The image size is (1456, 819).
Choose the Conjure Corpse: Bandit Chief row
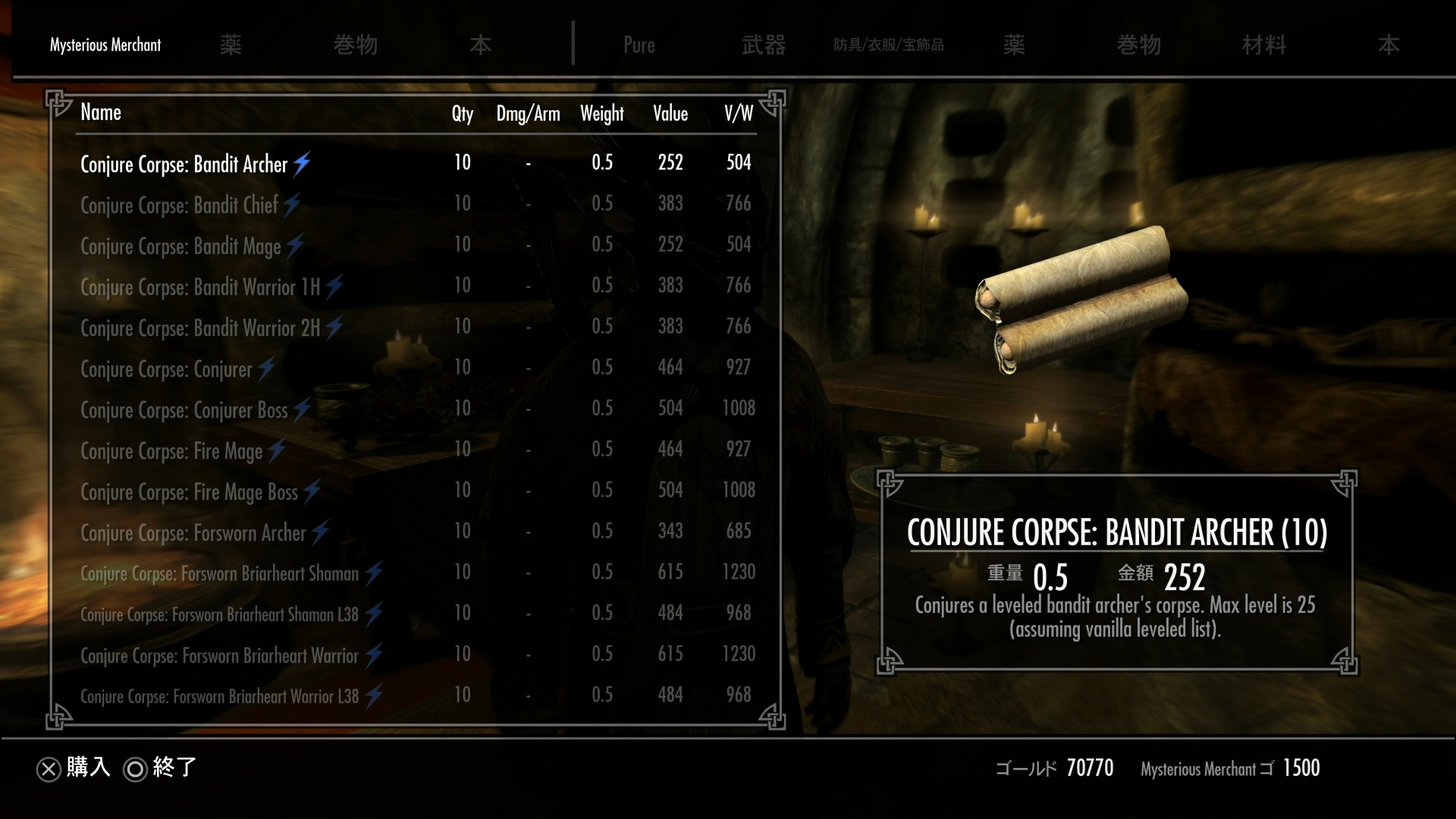point(180,205)
